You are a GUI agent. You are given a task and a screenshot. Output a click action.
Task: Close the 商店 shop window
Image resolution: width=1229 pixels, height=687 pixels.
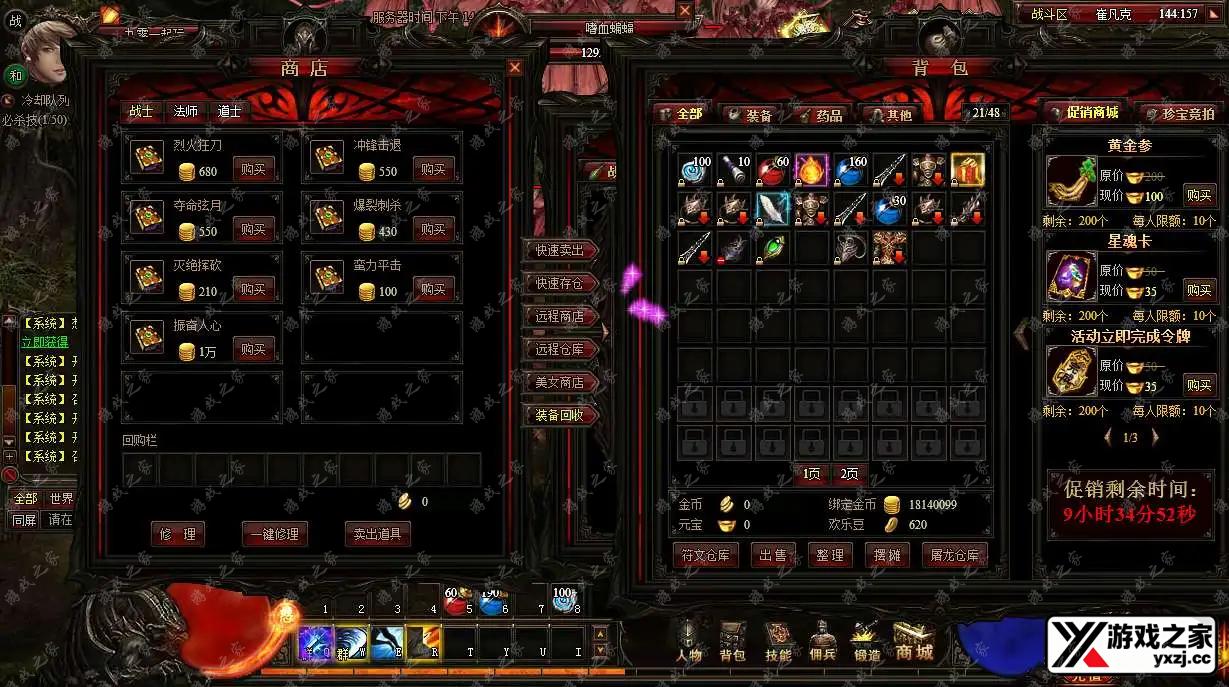pos(515,68)
